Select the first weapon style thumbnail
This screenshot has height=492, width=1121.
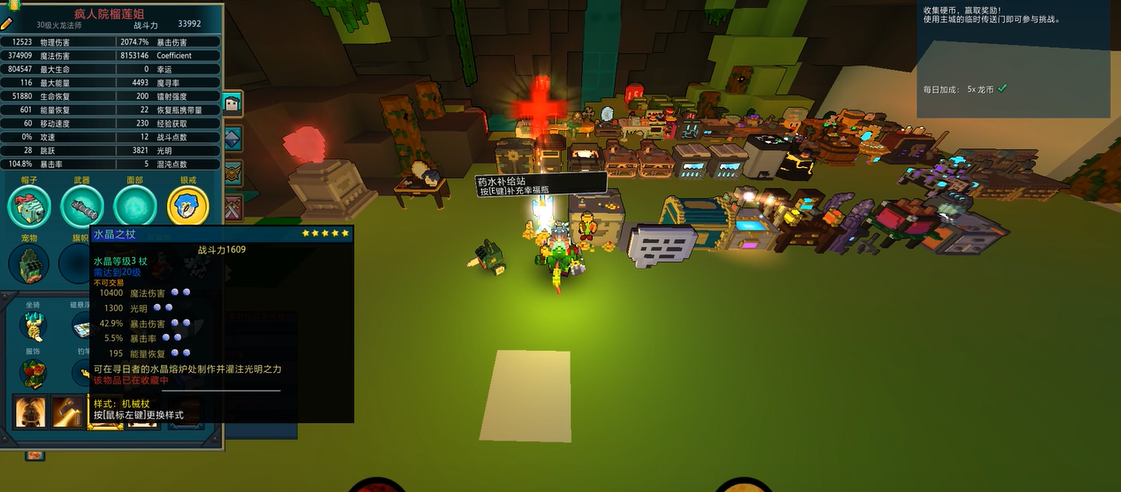(x=32, y=412)
